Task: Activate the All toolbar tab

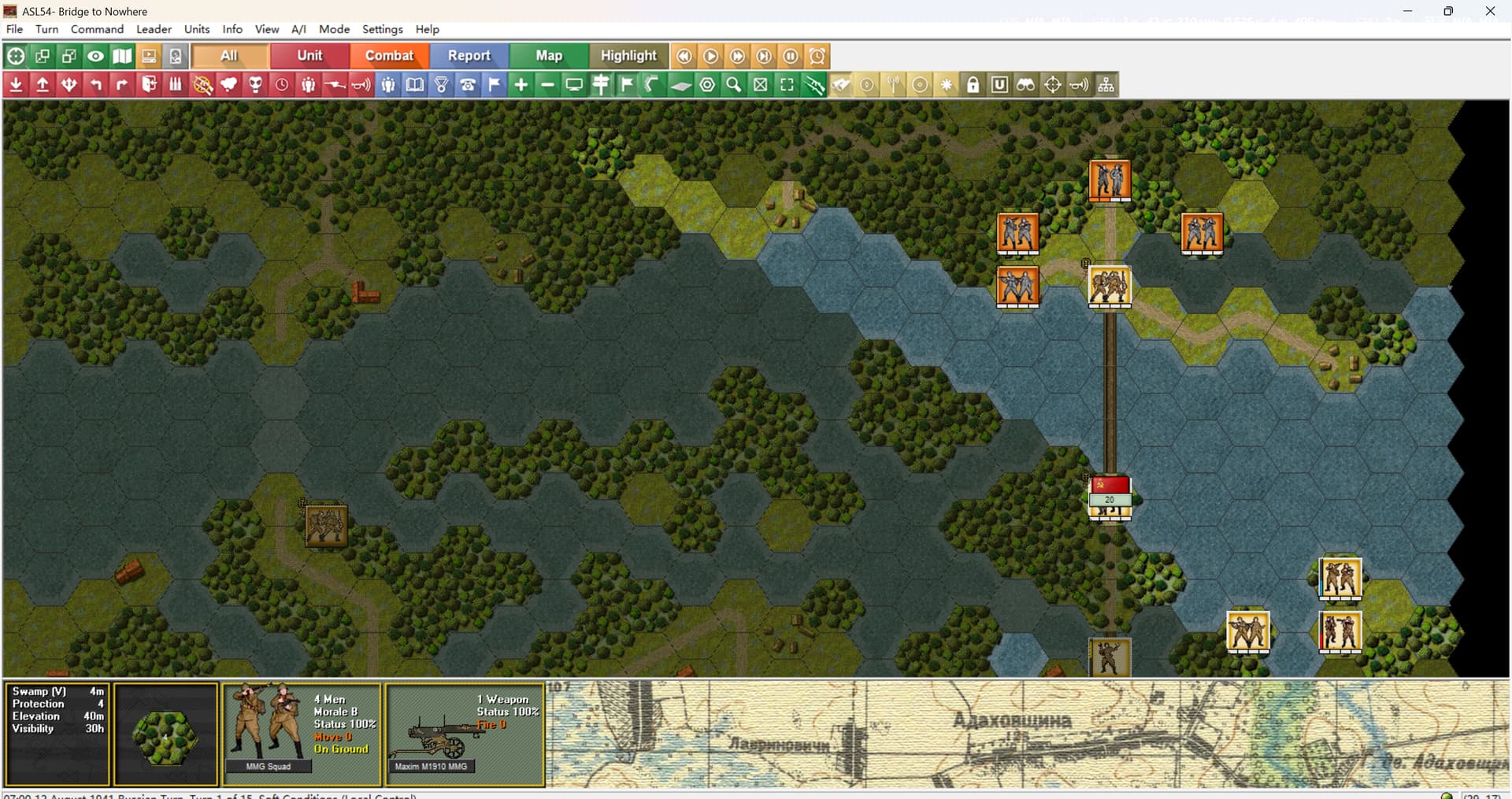Action: pyautogui.click(x=229, y=56)
